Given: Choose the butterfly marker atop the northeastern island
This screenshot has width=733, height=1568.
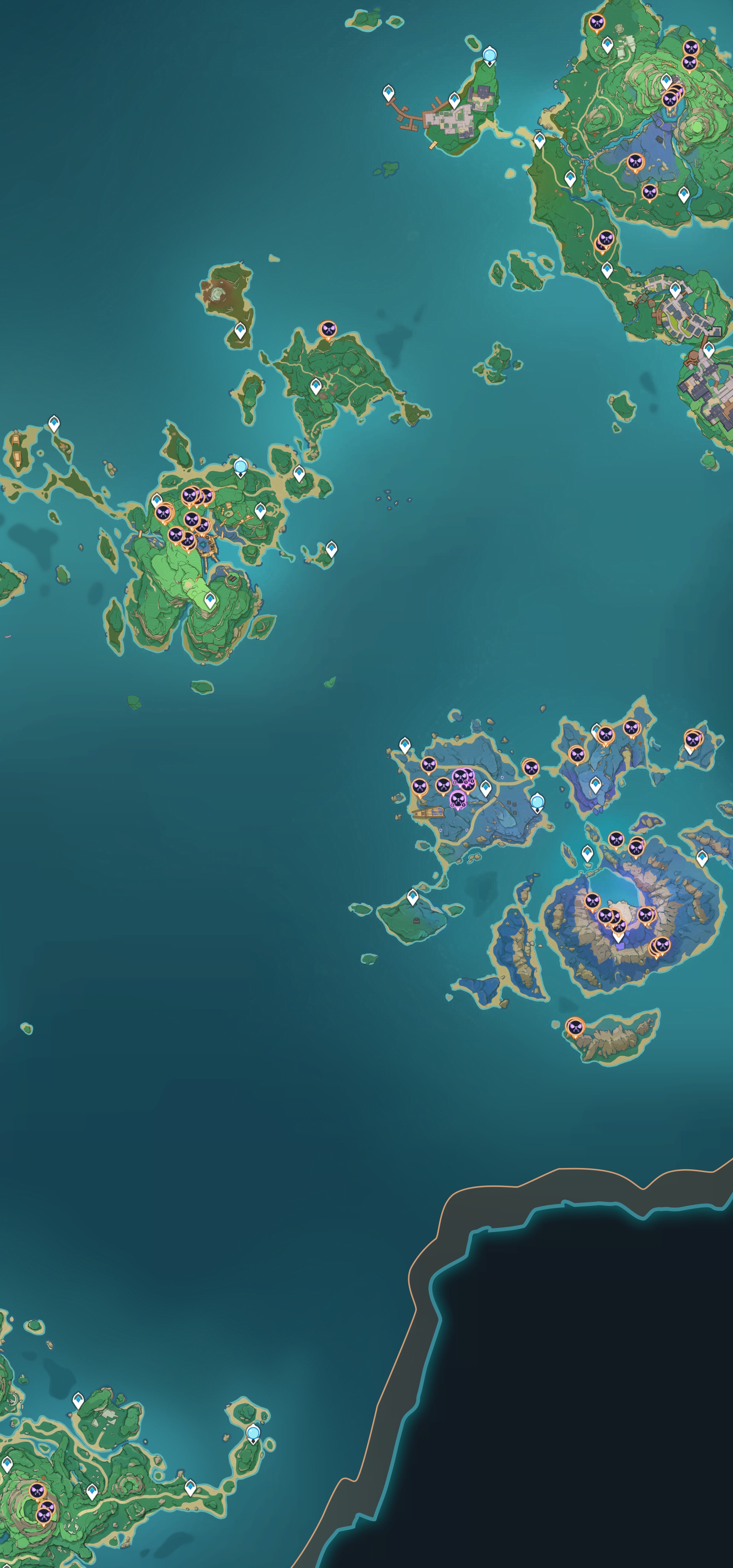Looking at the screenshot, I should pyautogui.click(x=597, y=23).
